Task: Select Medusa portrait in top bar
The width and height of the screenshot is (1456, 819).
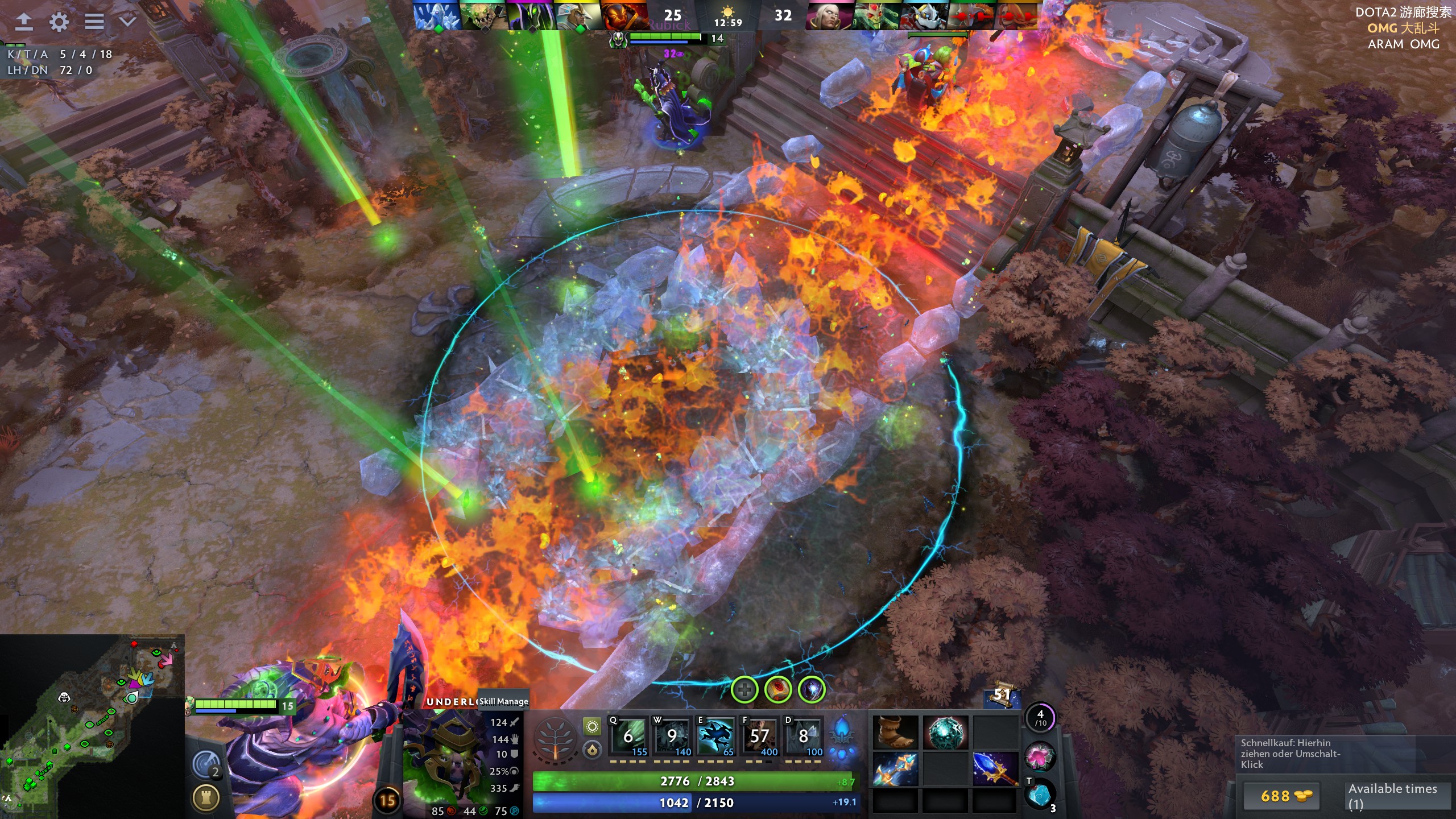Action: tap(875, 16)
